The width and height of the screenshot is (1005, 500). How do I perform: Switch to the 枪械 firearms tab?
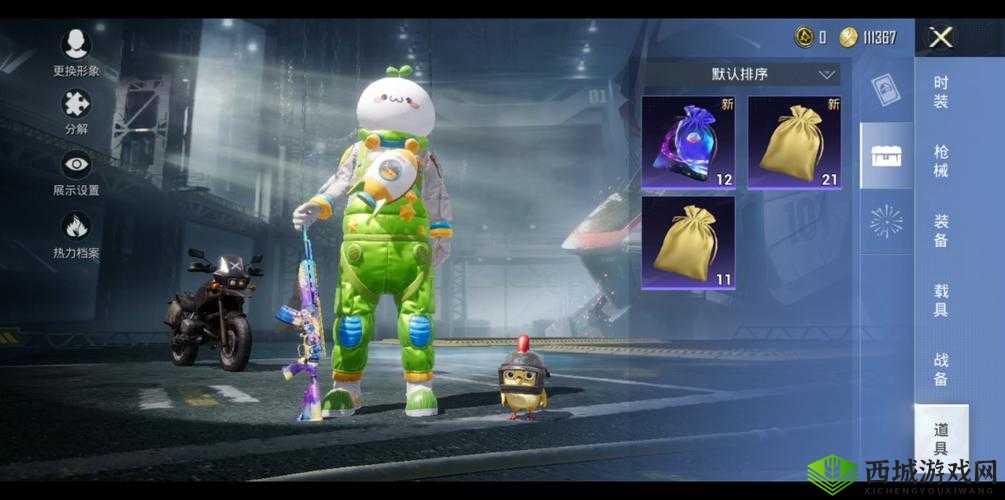(941, 160)
